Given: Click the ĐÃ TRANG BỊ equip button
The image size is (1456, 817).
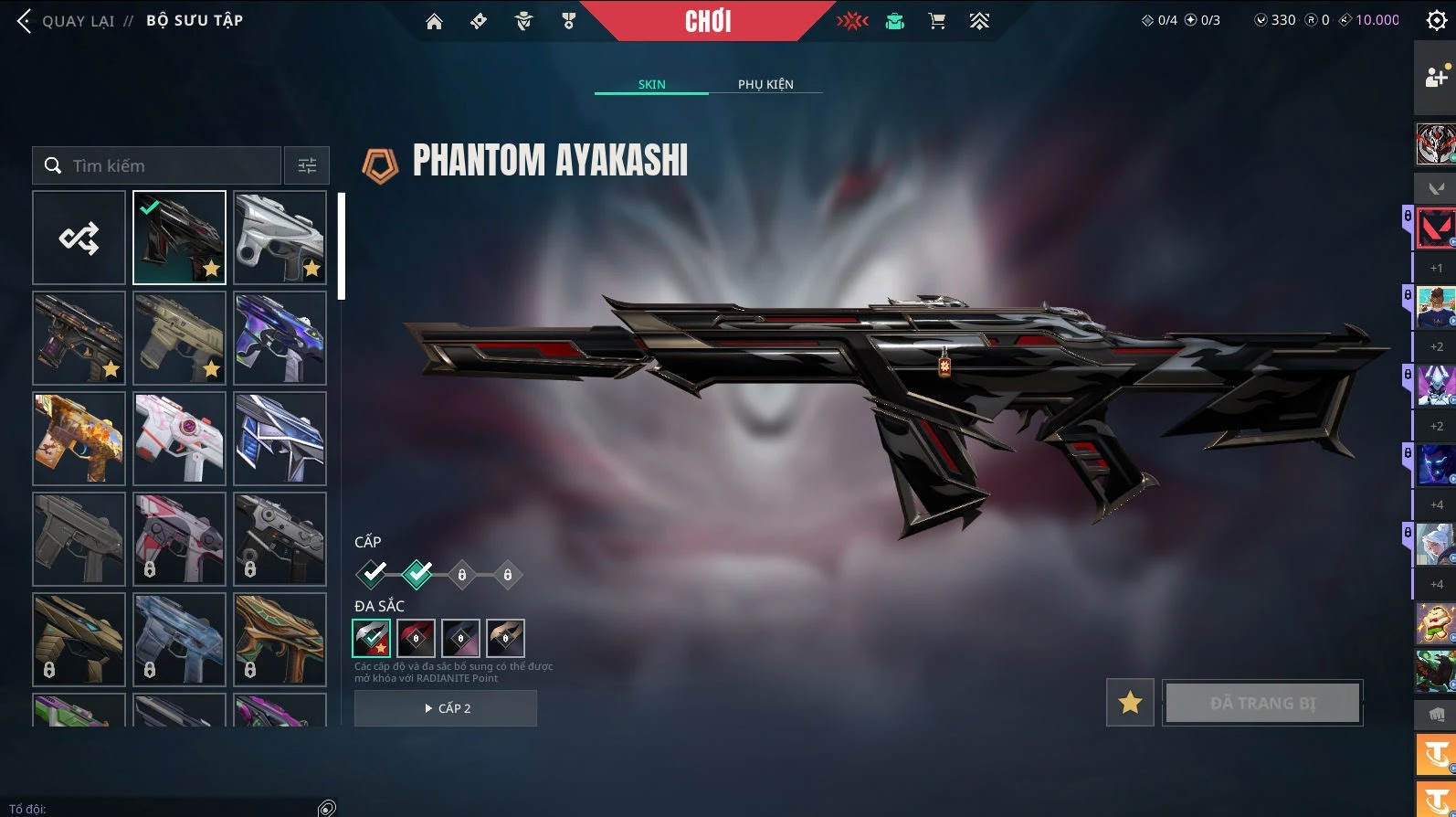Looking at the screenshot, I should (x=1262, y=702).
